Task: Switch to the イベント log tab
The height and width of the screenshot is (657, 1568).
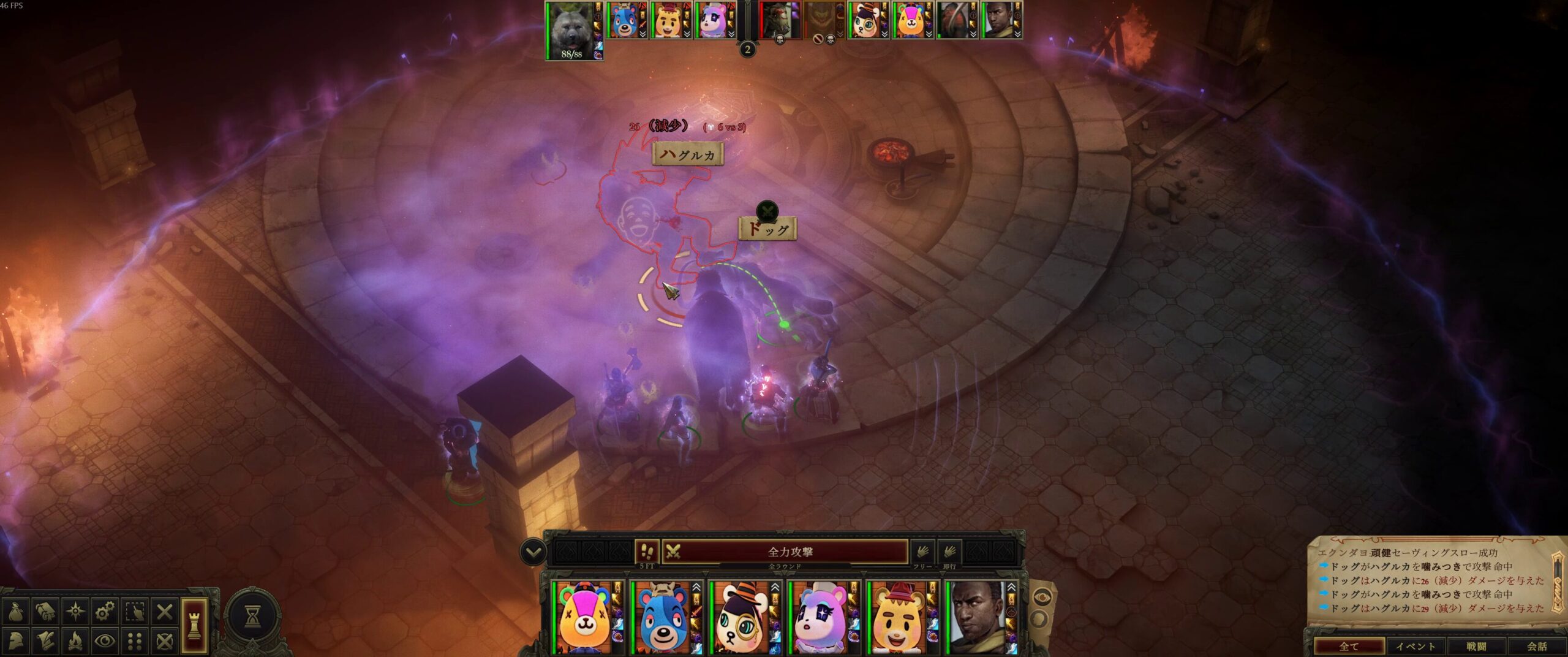Action: pos(1415,646)
